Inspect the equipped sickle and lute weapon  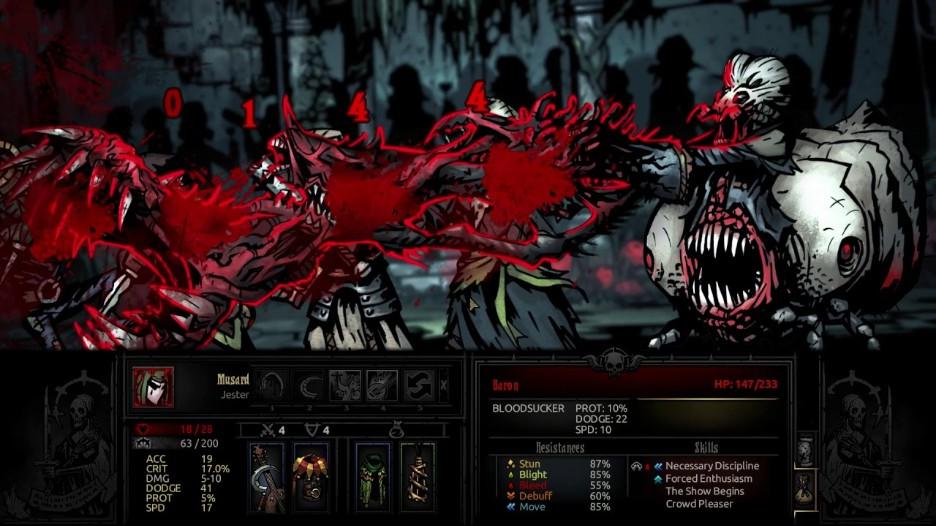coord(266,476)
